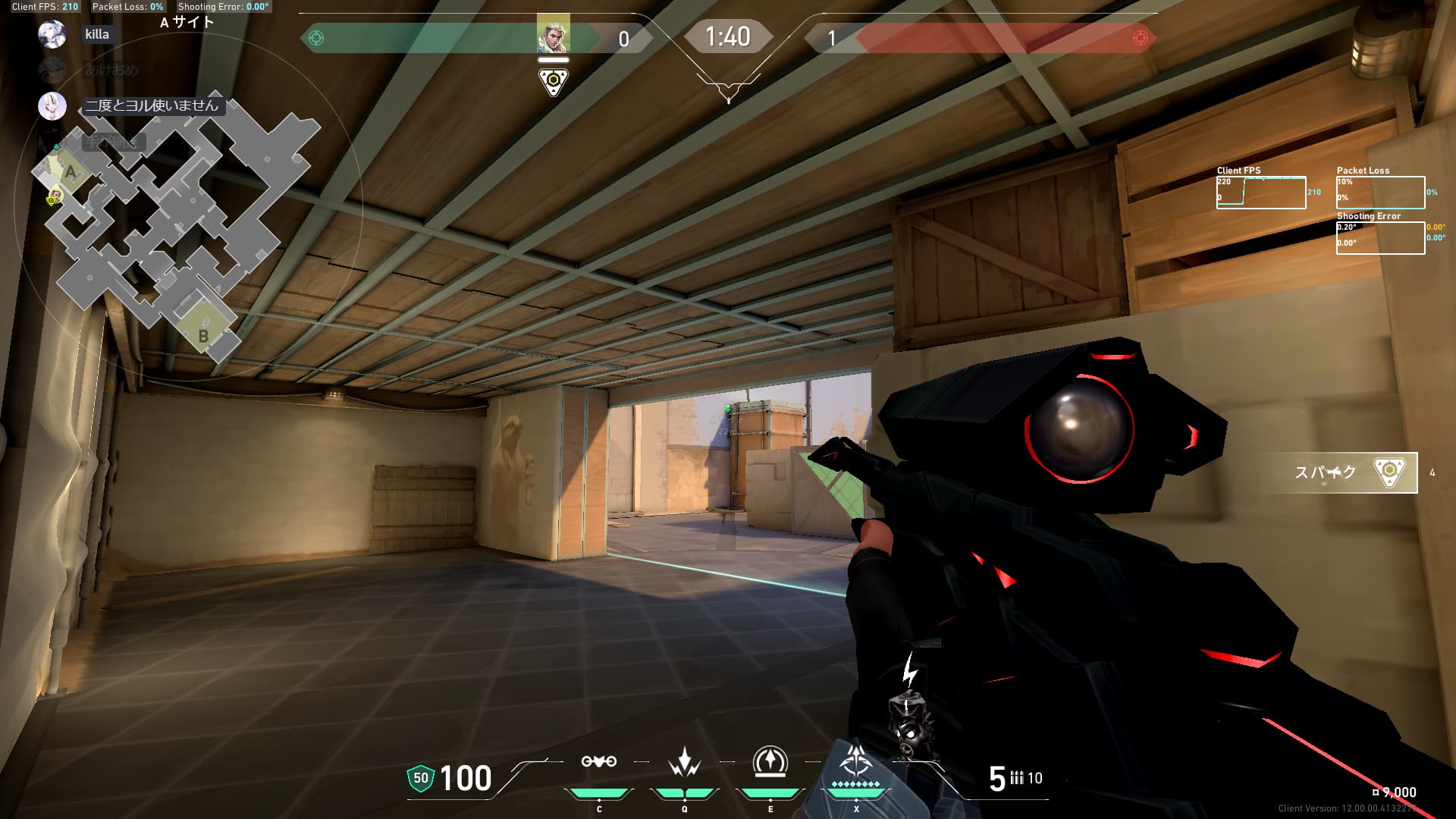Click the Shooting Error performance graph

[1379, 238]
